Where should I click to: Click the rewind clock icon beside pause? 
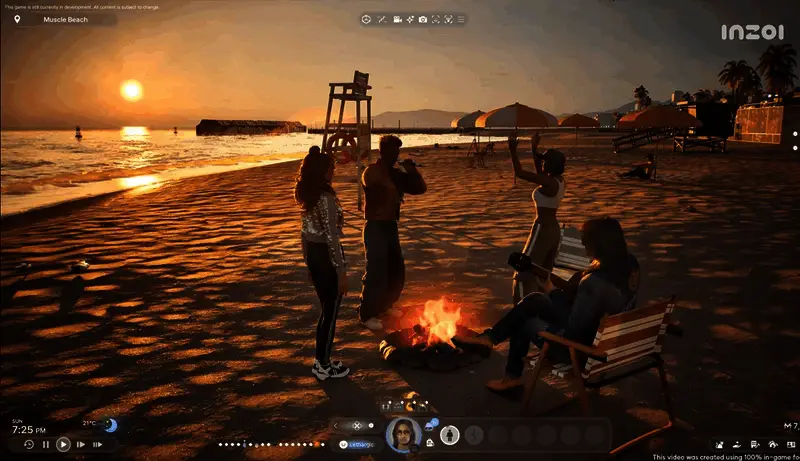coord(28,444)
